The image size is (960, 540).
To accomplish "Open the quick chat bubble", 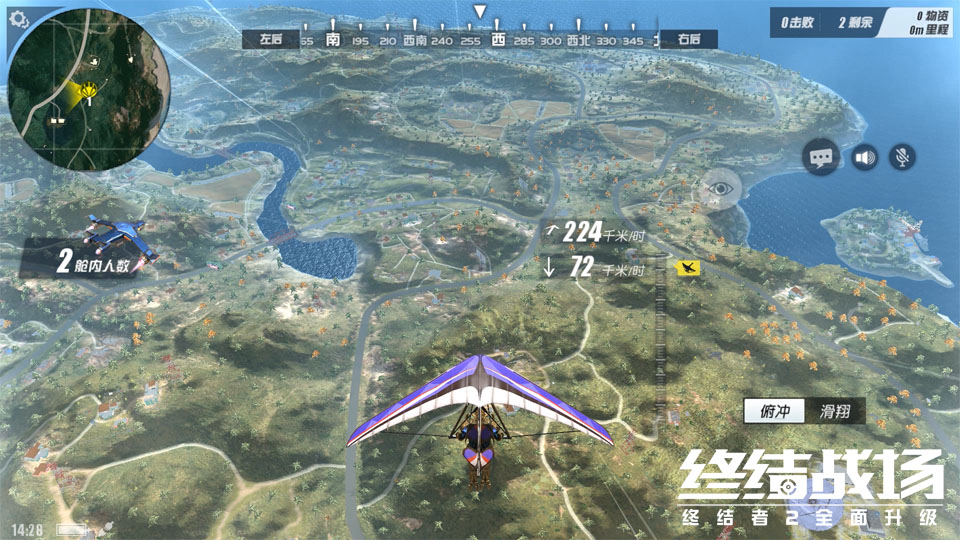I will pyautogui.click(x=821, y=157).
